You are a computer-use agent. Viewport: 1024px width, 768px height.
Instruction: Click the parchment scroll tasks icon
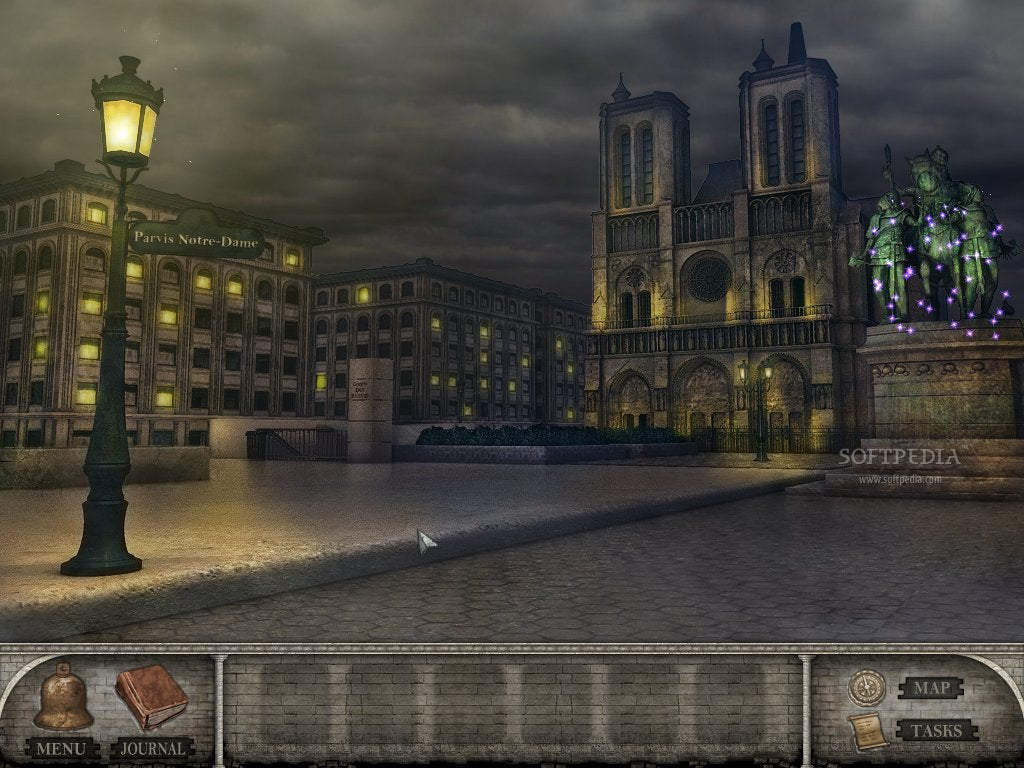pos(867,732)
